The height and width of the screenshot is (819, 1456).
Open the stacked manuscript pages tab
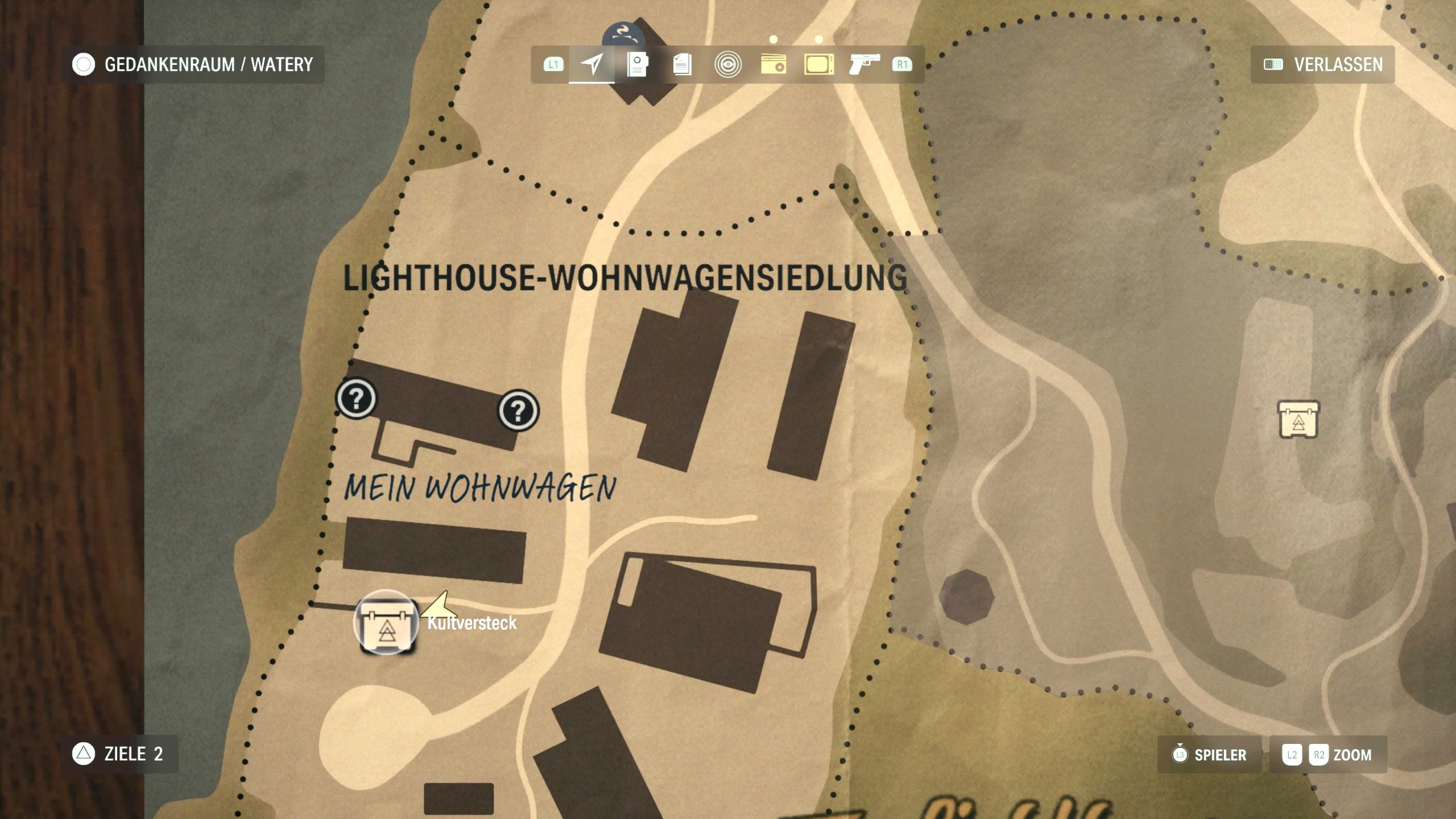682,64
